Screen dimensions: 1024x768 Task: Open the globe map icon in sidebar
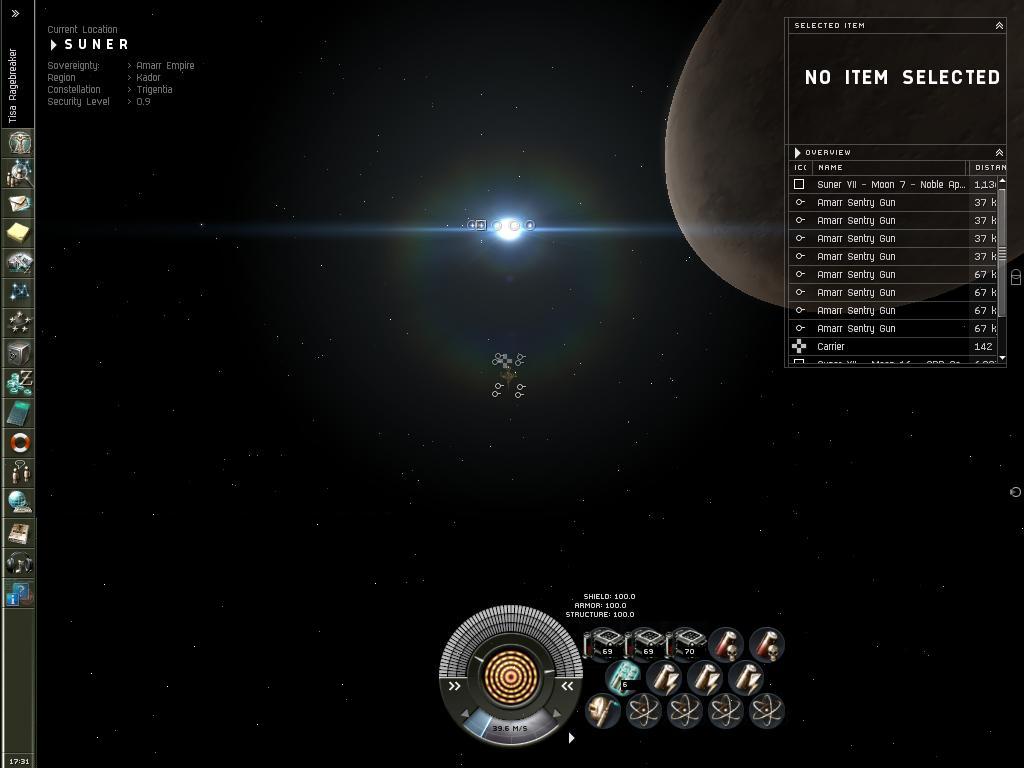point(19,502)
